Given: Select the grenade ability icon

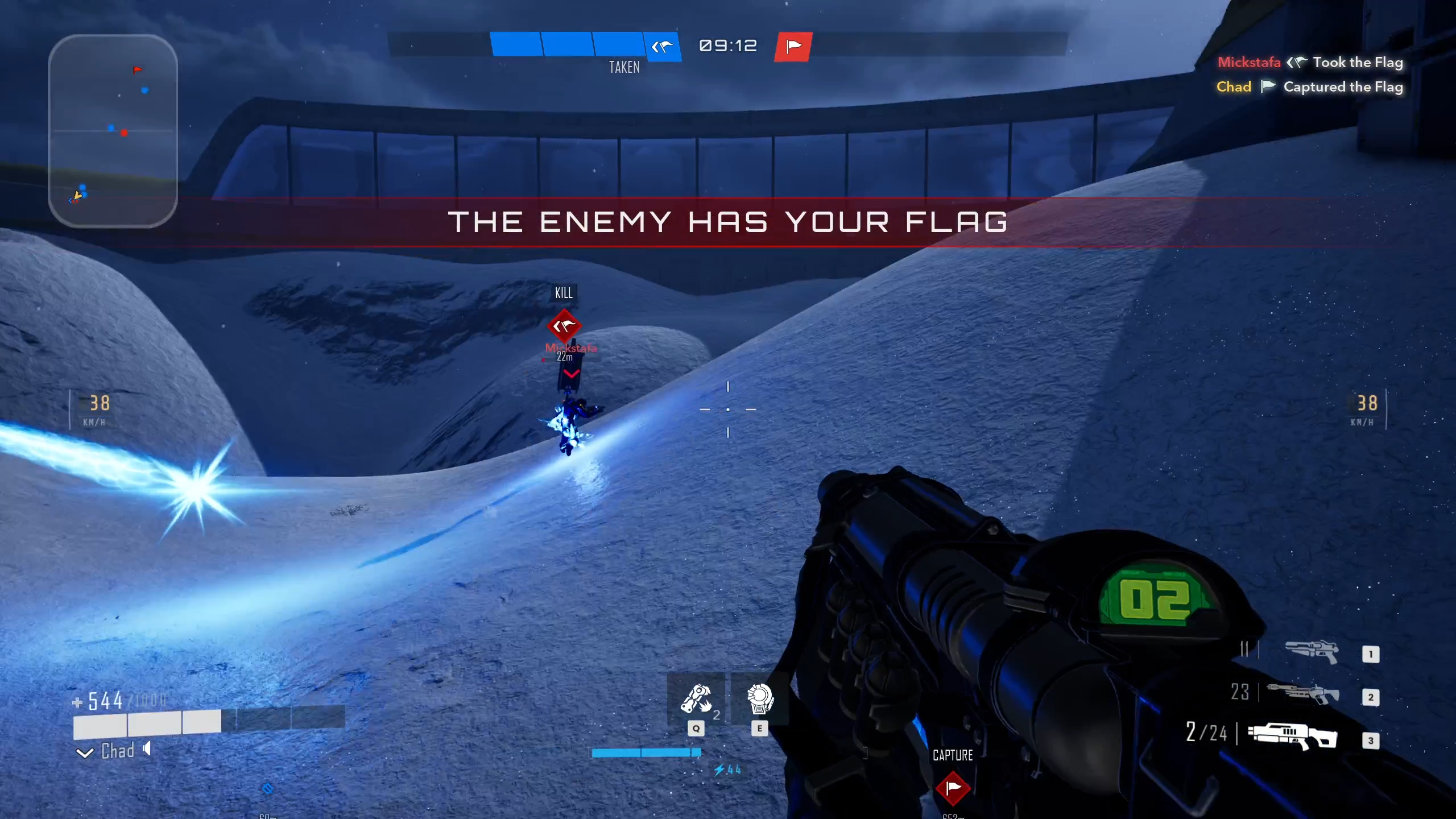Looking at the screenshot, I should tap(696, 698).
